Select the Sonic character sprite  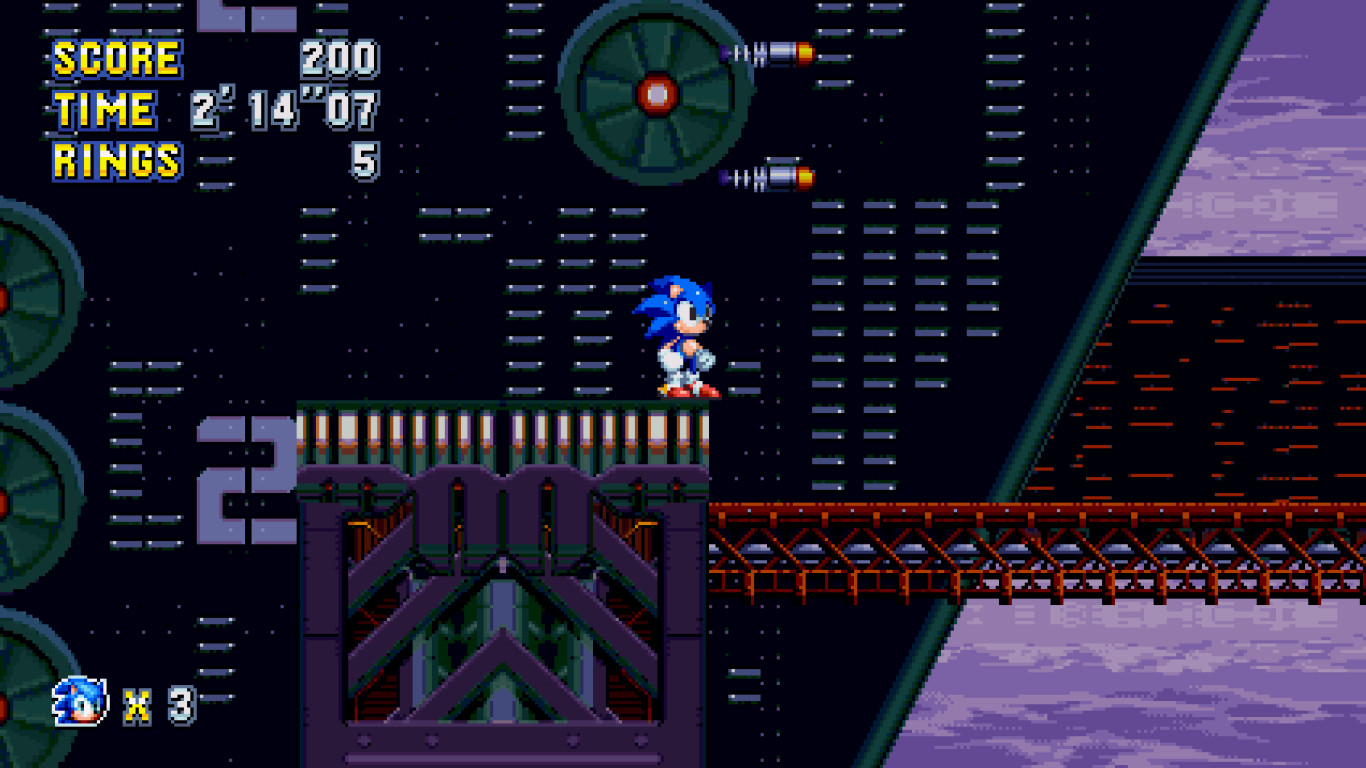click(x=685, y=335)
